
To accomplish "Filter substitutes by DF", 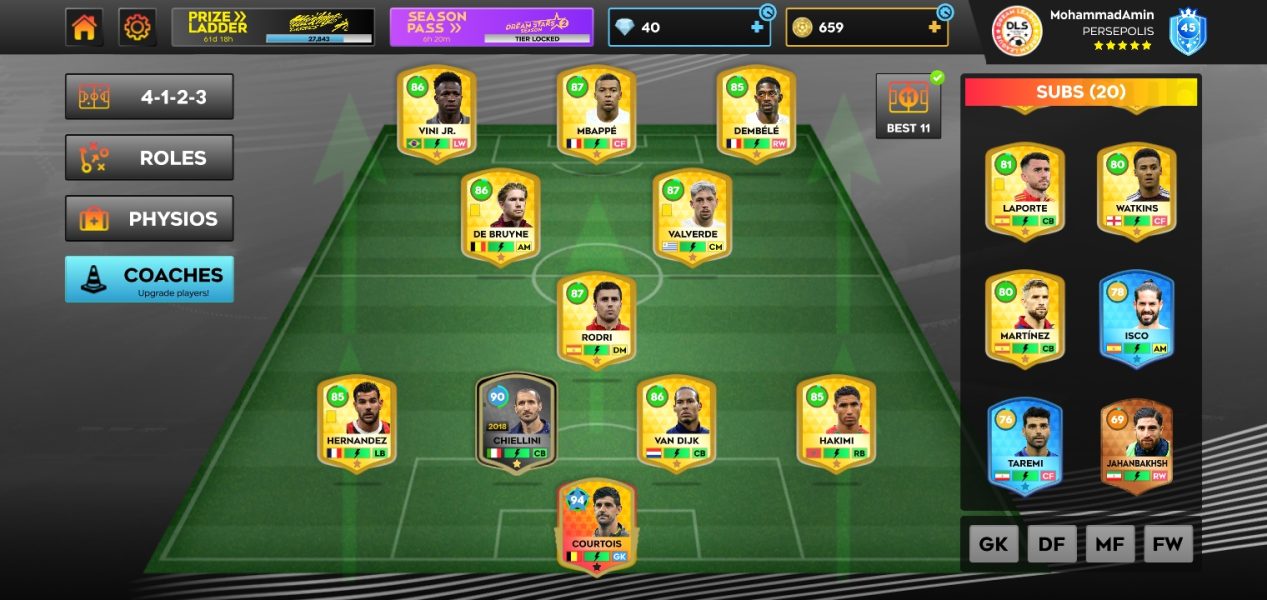I will (x=1052, y=544).
